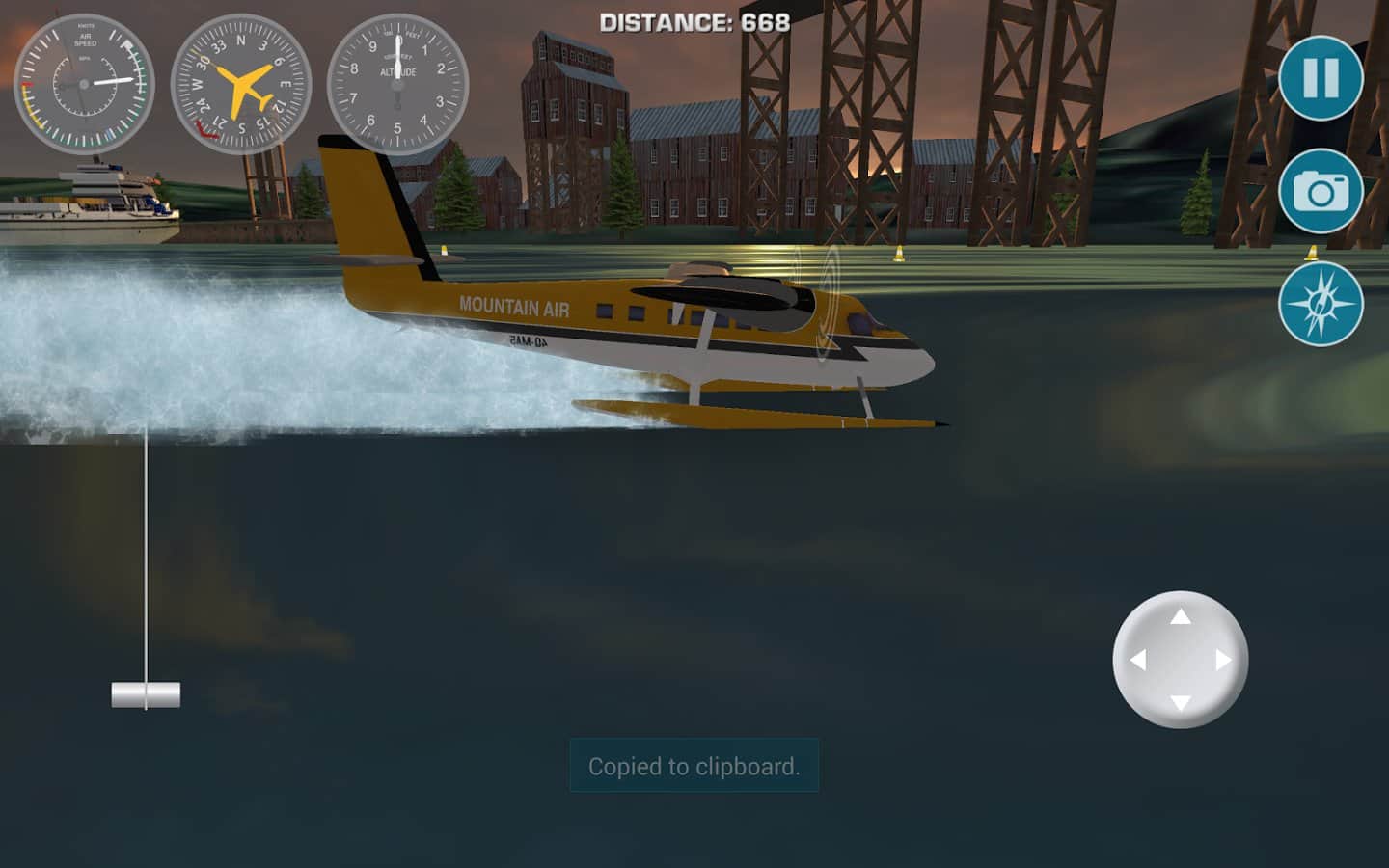Viewport: 1389px width, 868px height.
Task: Dismiss the Copied to clipboard notification
Action: pyautogui.click(x=693, y=767)
